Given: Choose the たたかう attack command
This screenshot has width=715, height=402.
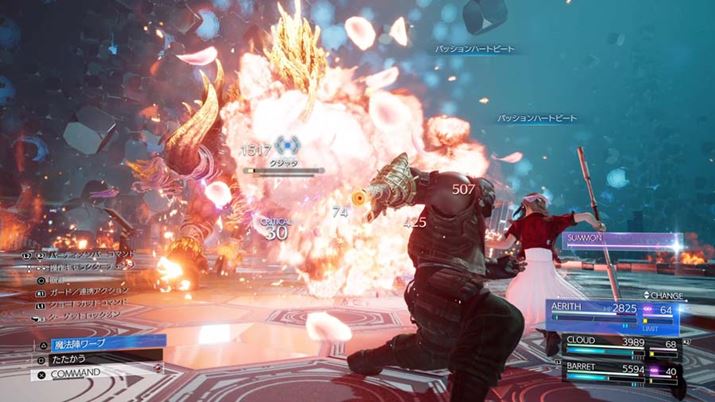Looking at the screenshot, I should coord(90,357).
